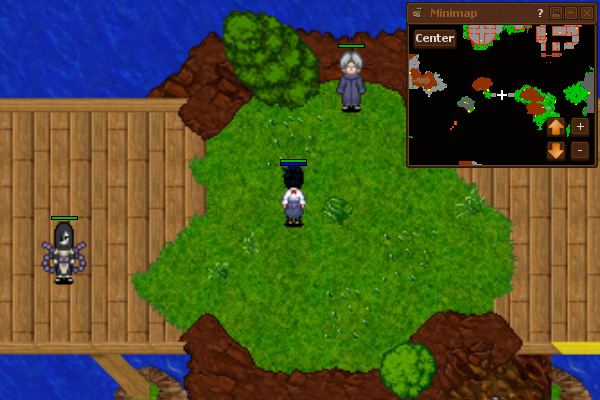Zoom in the minimap with the plus button

point(580,127)
